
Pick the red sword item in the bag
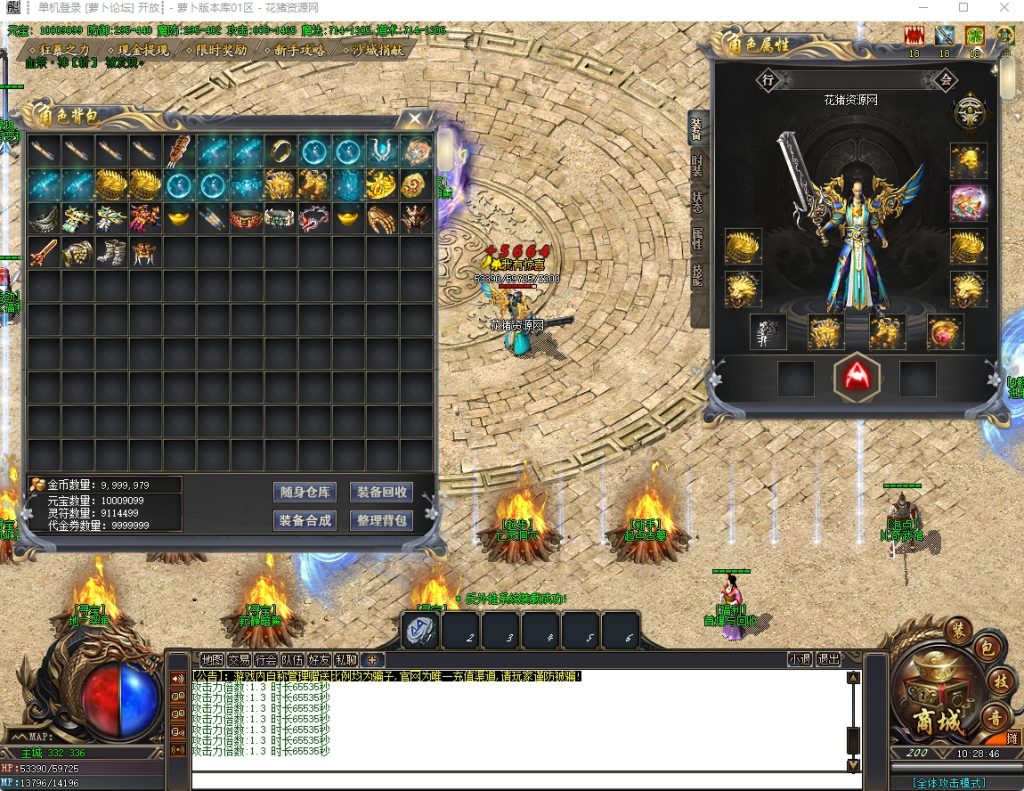pos(43,252)
